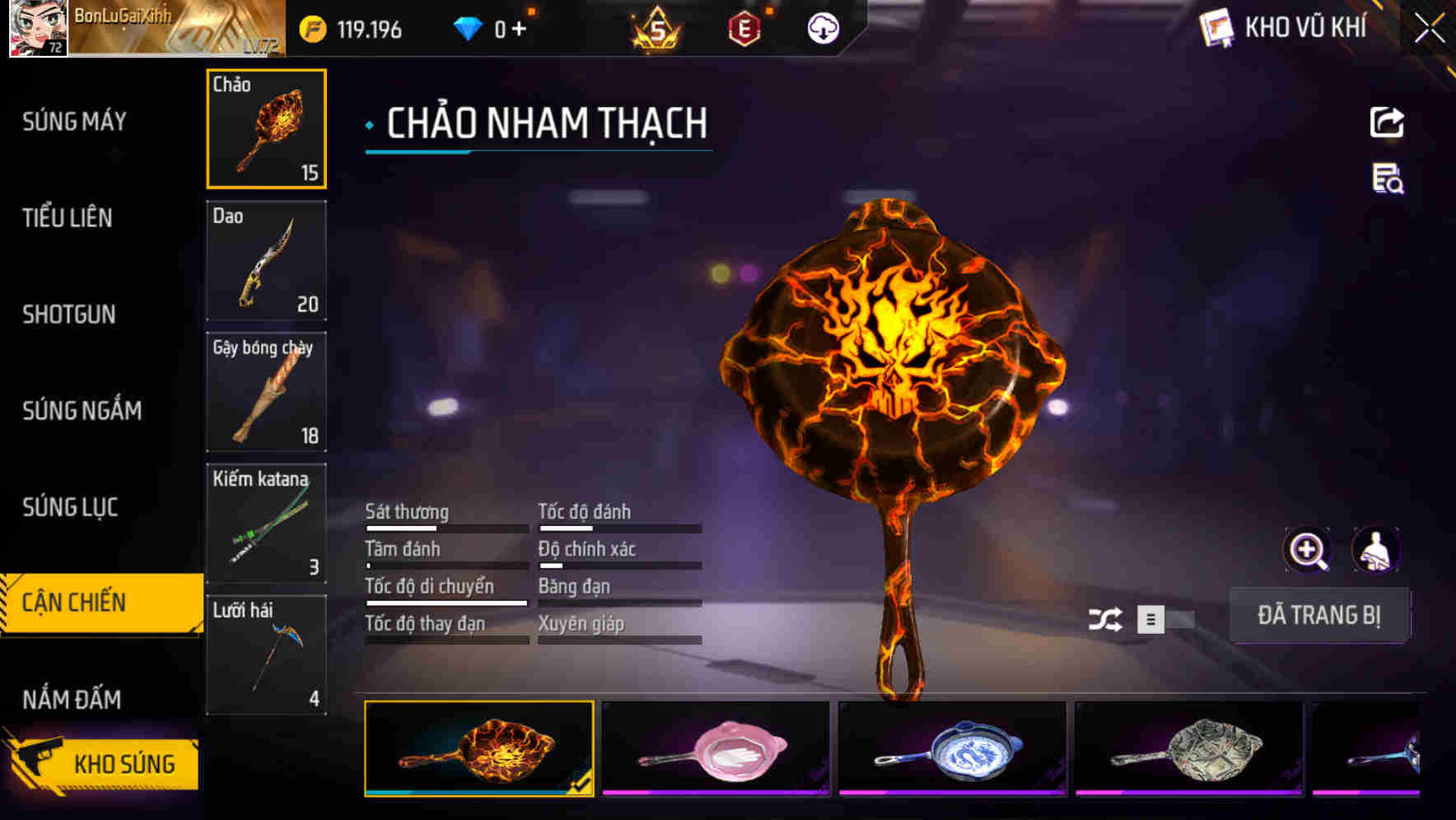Click the share icon near the top right
The image size is (1456, 820).
[x=1387, y=122]
